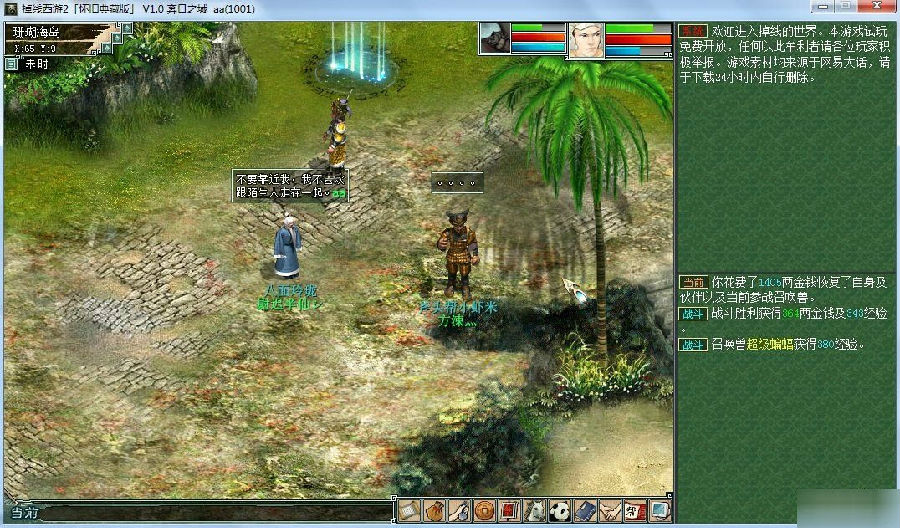Screen dimensions: 900x528
Task: Click the summoned pet portrait
Action: coord(494,38)
